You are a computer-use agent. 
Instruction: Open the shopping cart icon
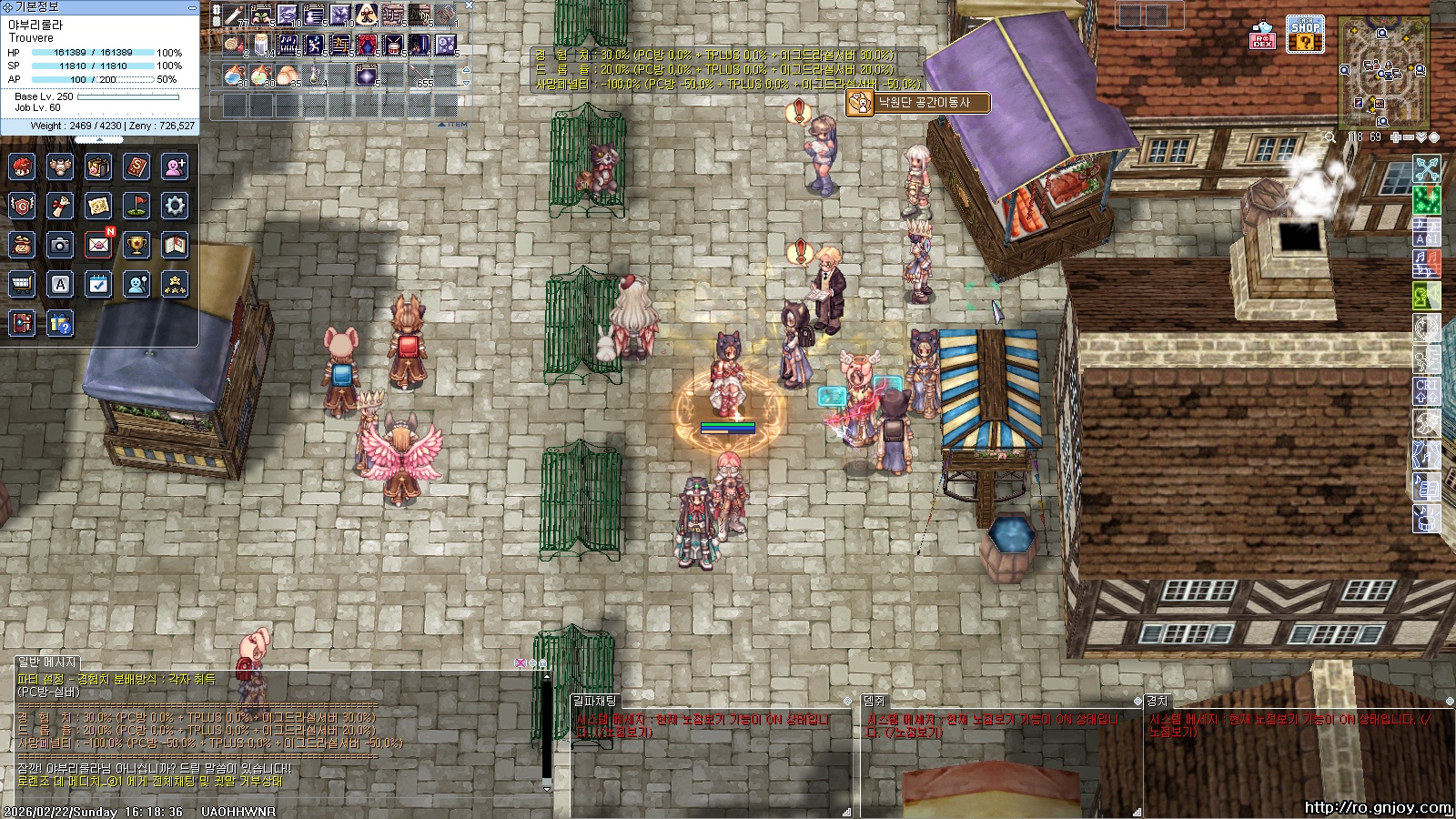click(22, 284)
